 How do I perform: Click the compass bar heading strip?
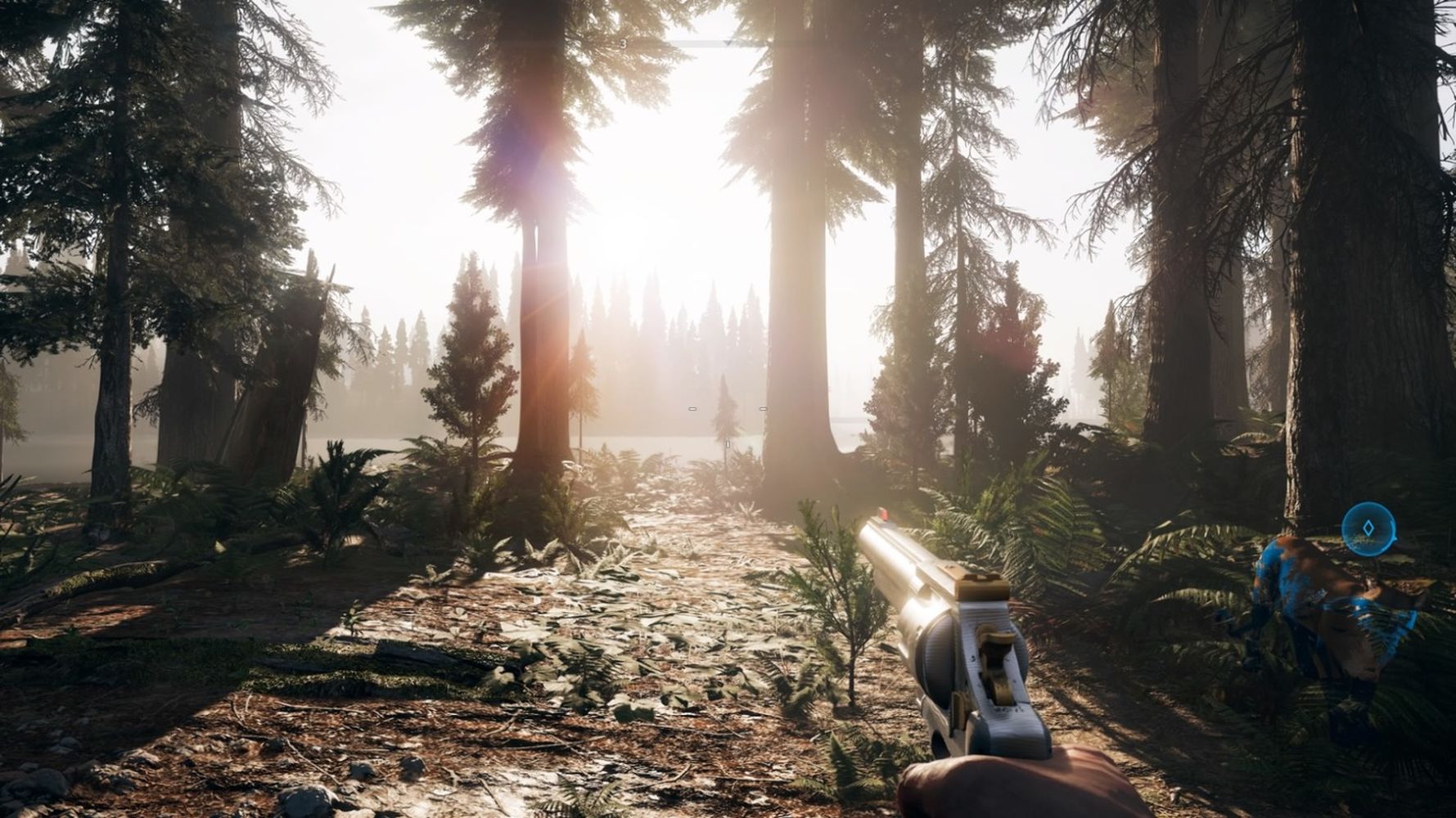pos(728,43)
